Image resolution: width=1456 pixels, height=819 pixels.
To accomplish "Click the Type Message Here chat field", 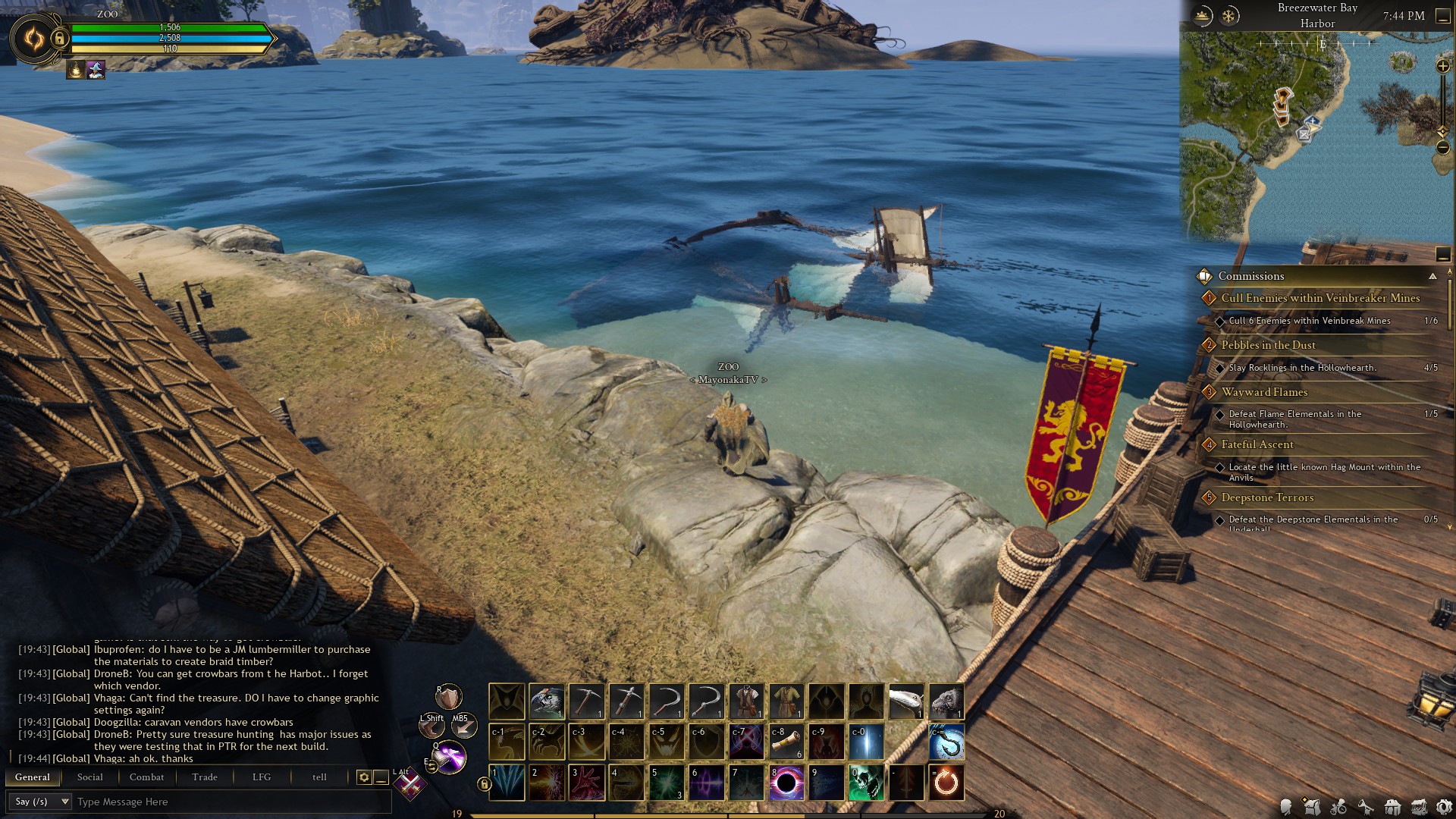I will pyautogui.click(x=227, y=802).
